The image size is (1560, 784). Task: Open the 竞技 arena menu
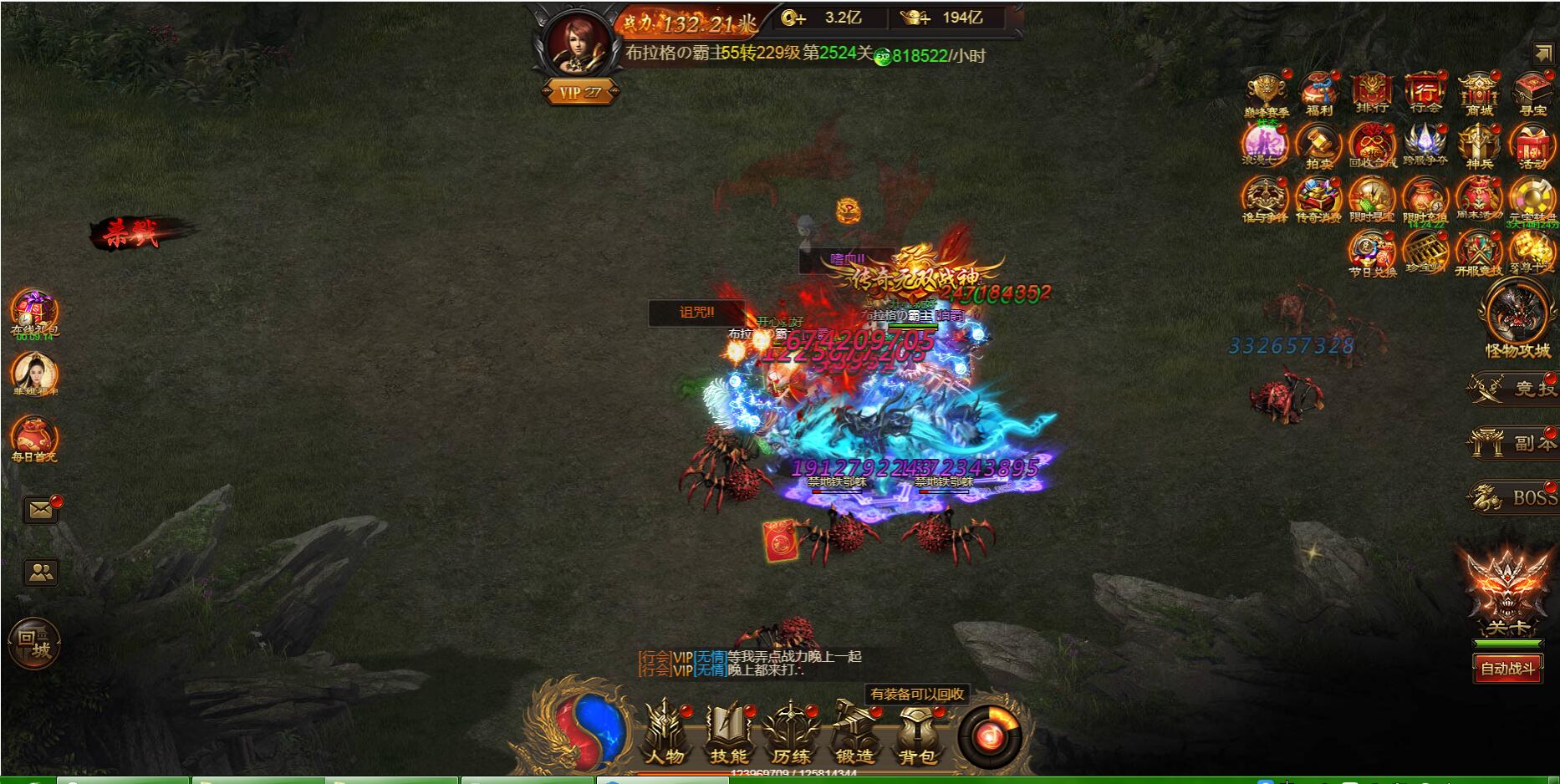click(x=1513, y=388)
